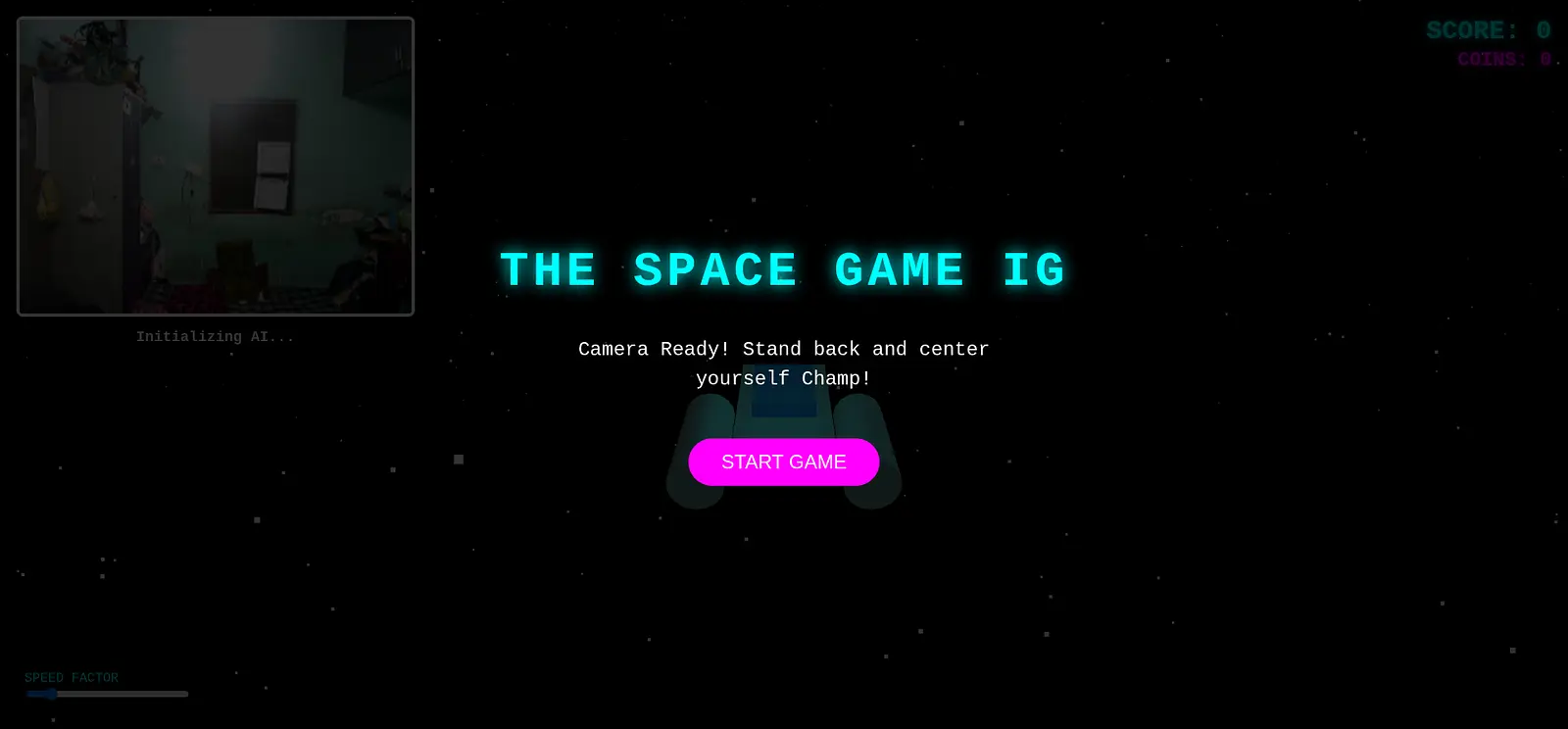Click the right end of the speed slider track
This screenshot has width=1568, height=729.
[184, 694]
